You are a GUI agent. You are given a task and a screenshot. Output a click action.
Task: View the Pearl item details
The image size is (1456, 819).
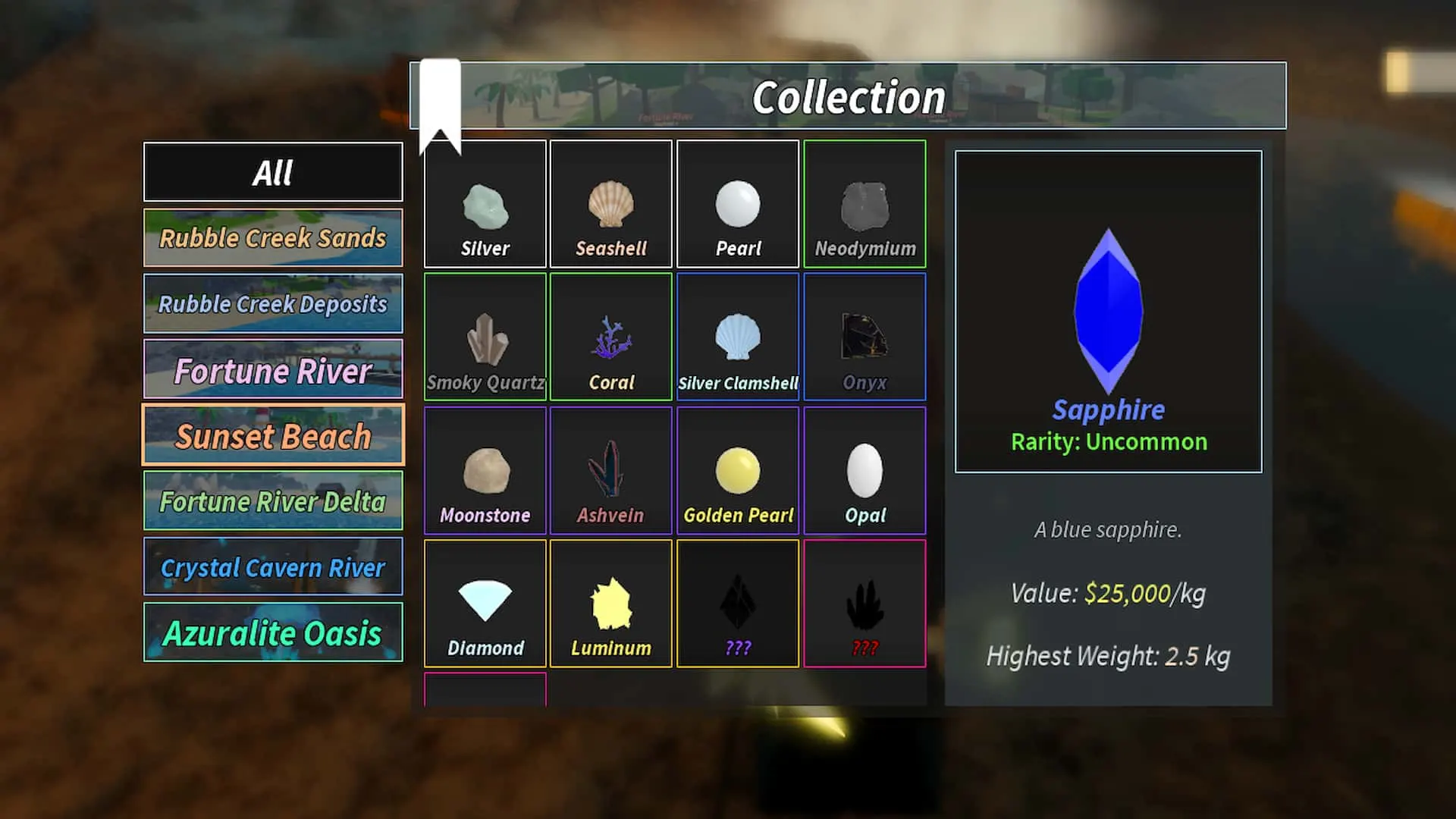736,203
